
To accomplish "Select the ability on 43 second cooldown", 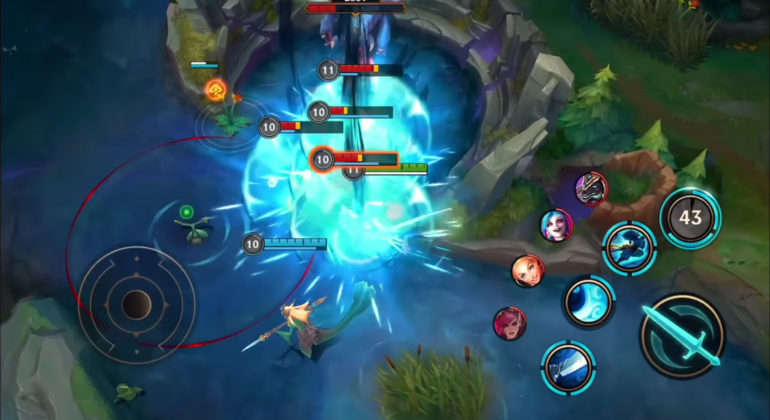I will tap(690, 217).
